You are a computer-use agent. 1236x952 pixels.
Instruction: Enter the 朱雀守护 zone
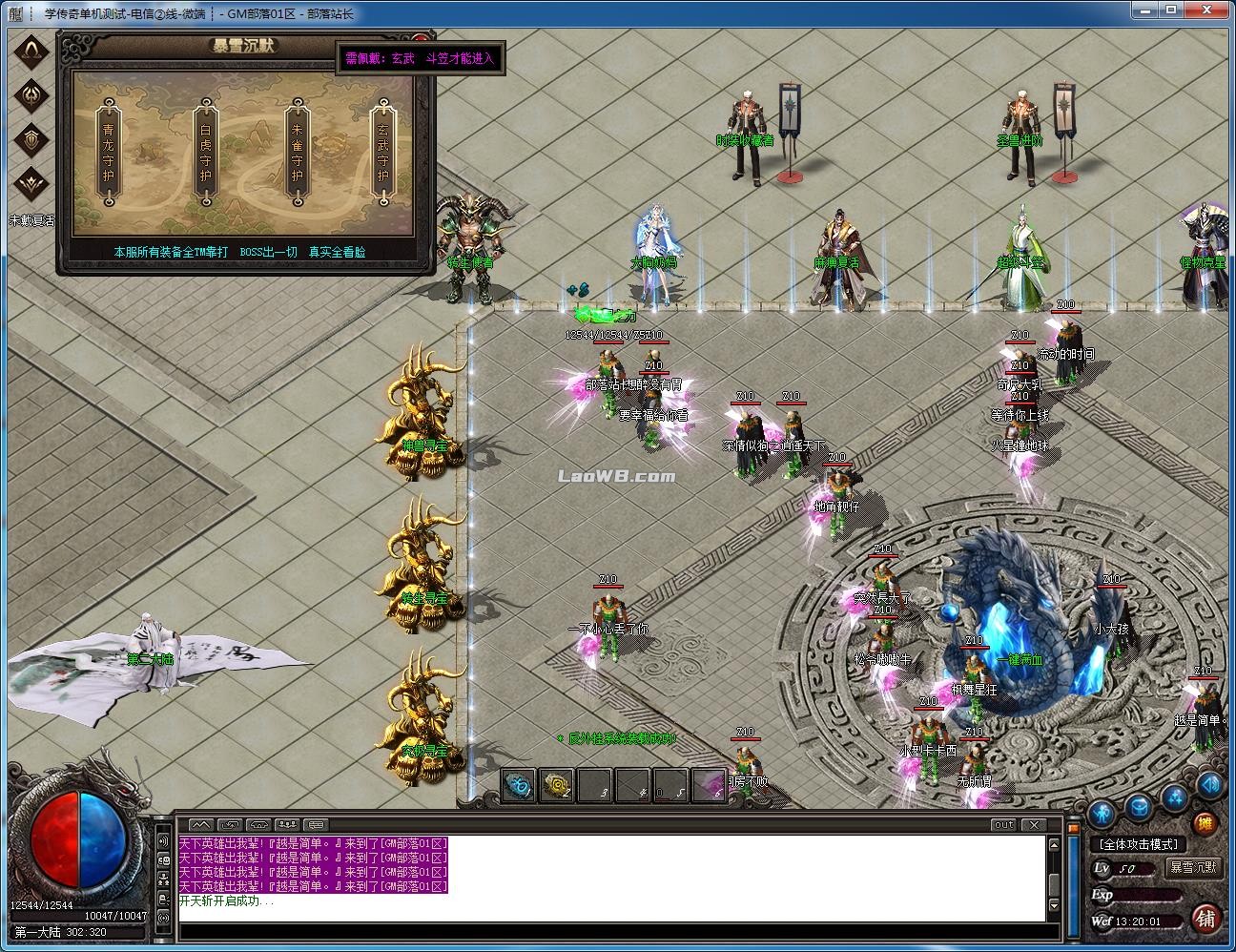point(298,153)
